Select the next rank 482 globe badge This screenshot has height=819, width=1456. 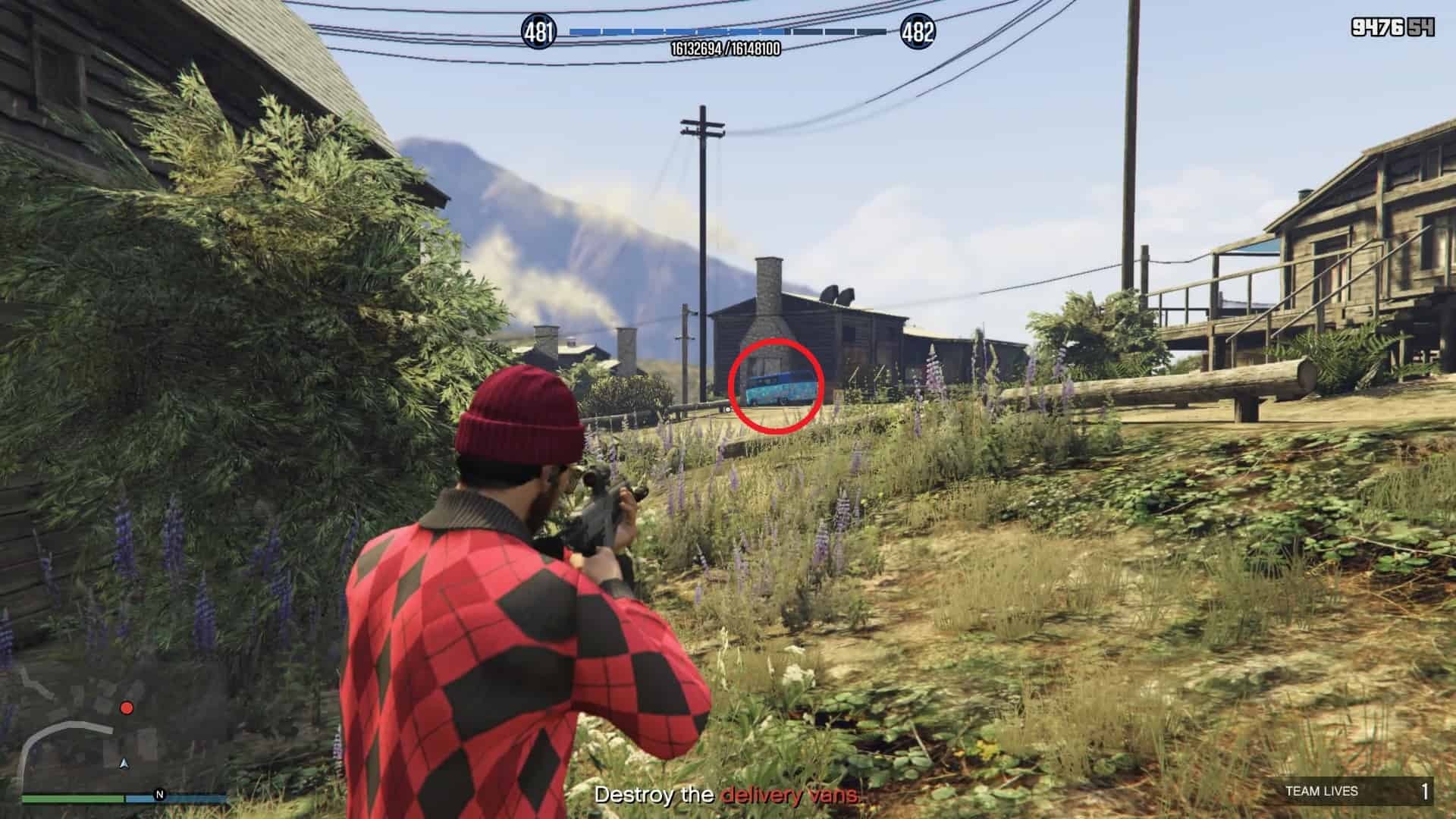(918, 32)
